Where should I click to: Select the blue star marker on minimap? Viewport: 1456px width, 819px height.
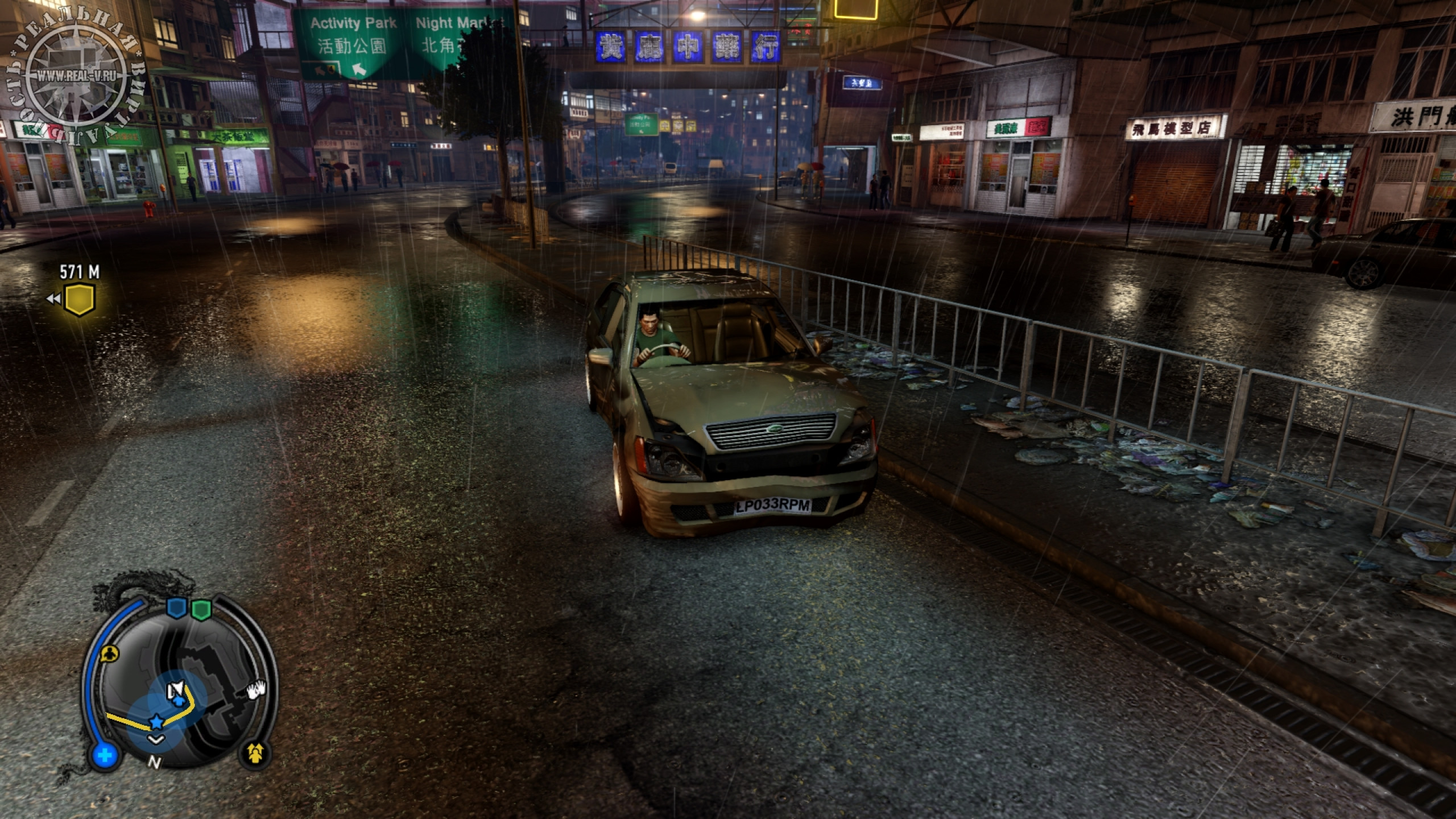click(156, 722)
